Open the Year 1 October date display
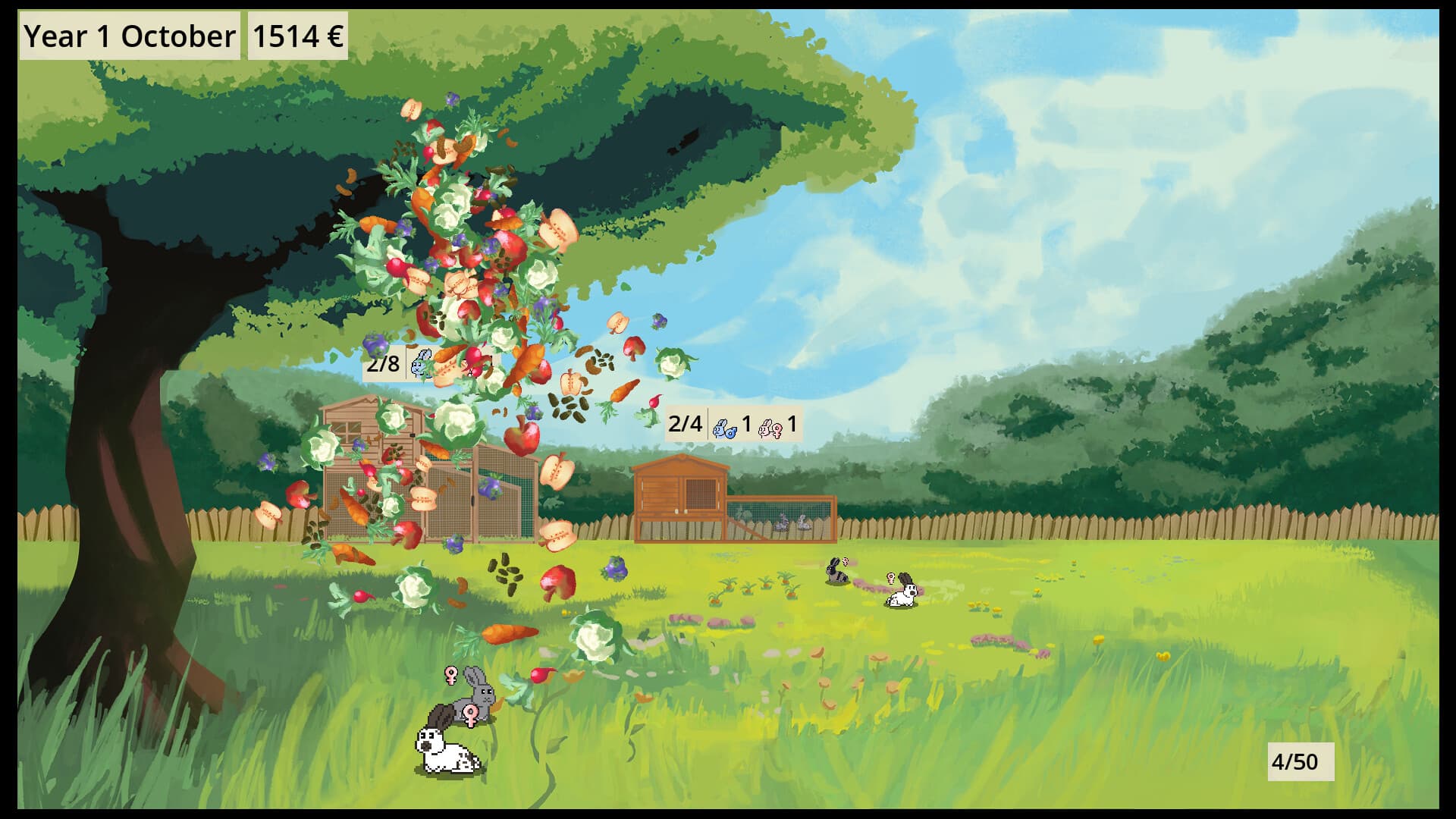Viewport: 1456px width, 819px height. click(129, 34)
